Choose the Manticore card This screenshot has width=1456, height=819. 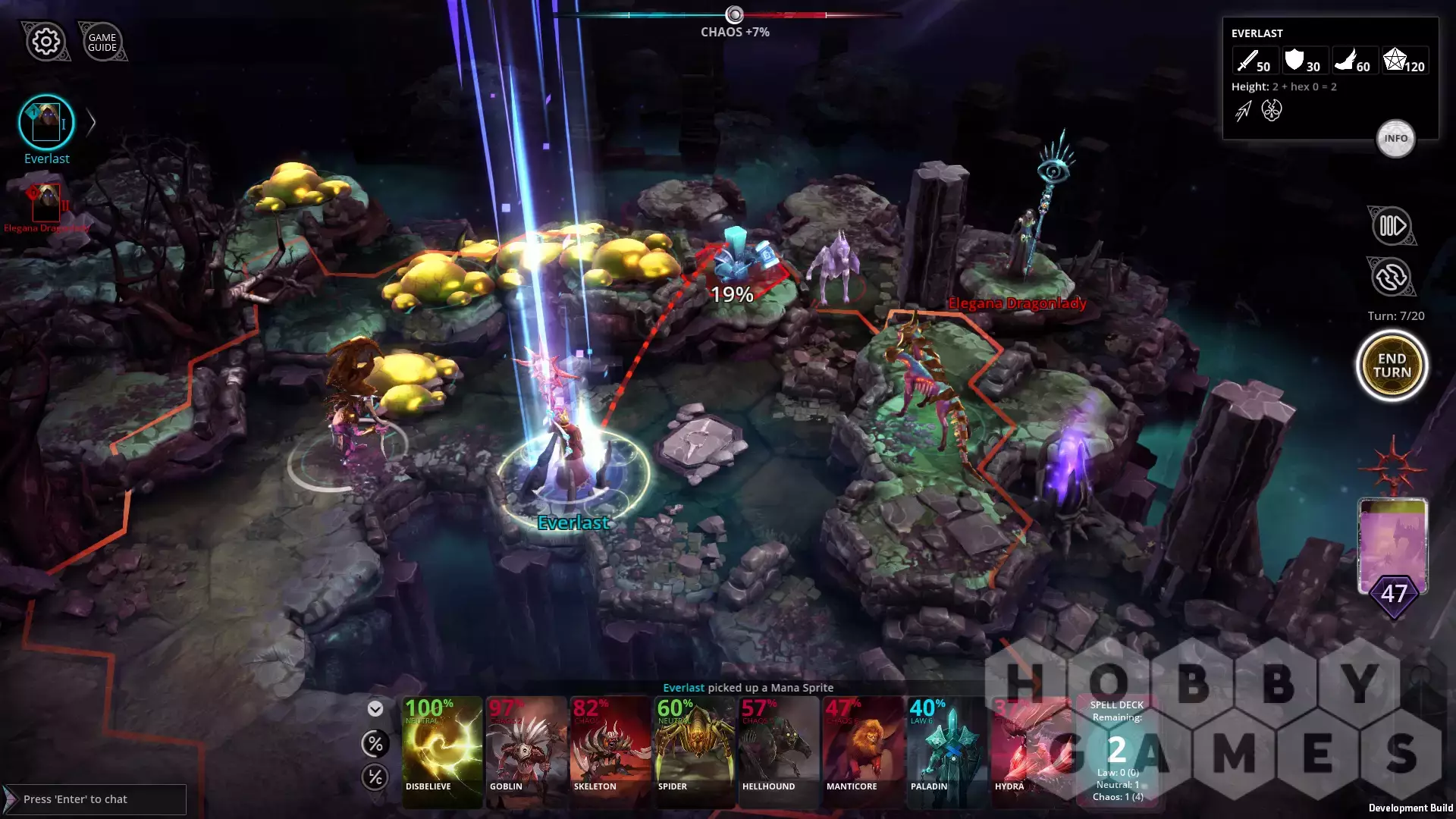(x=863, y=751)
